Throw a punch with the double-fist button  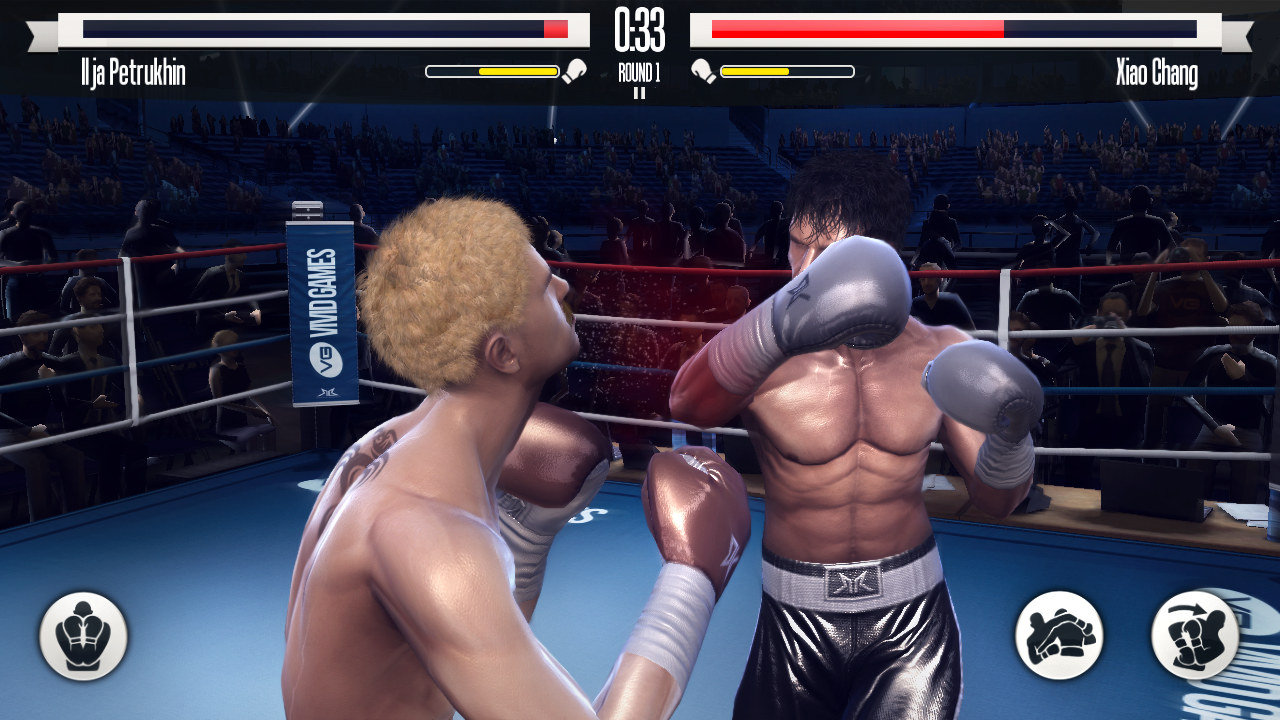coord(1059,636)
